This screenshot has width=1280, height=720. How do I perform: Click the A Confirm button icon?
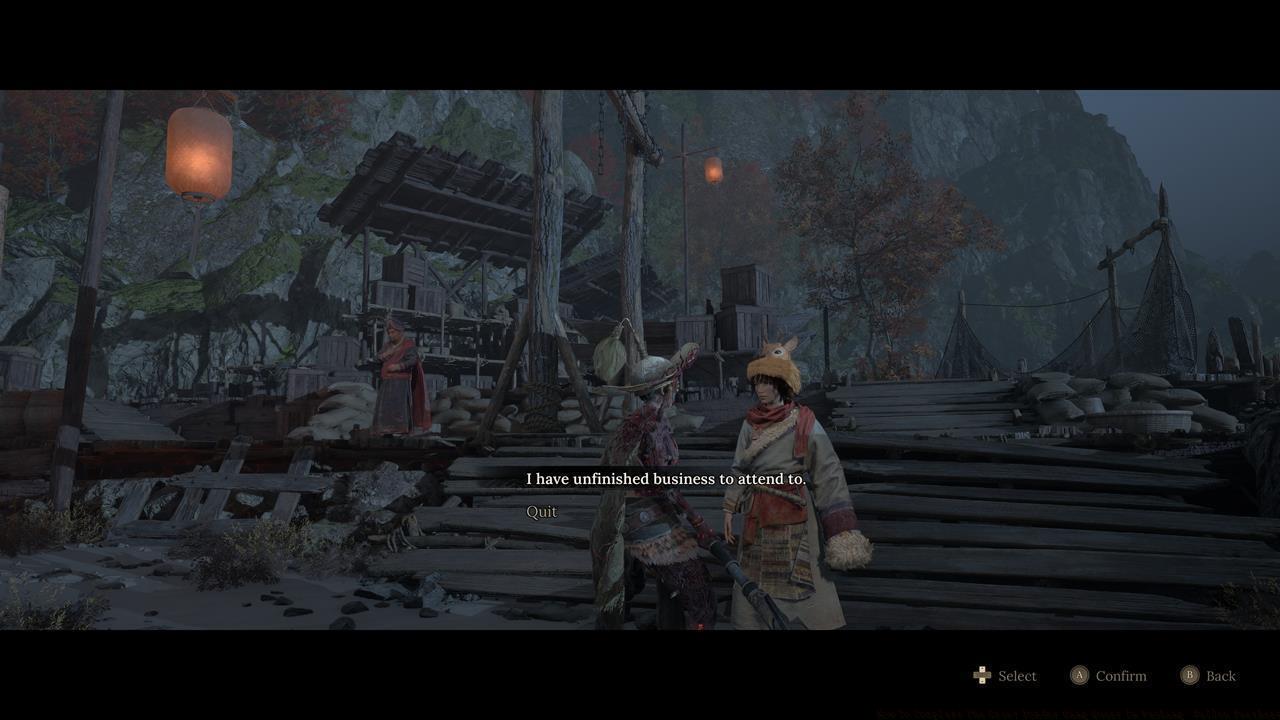(1080, 675)
